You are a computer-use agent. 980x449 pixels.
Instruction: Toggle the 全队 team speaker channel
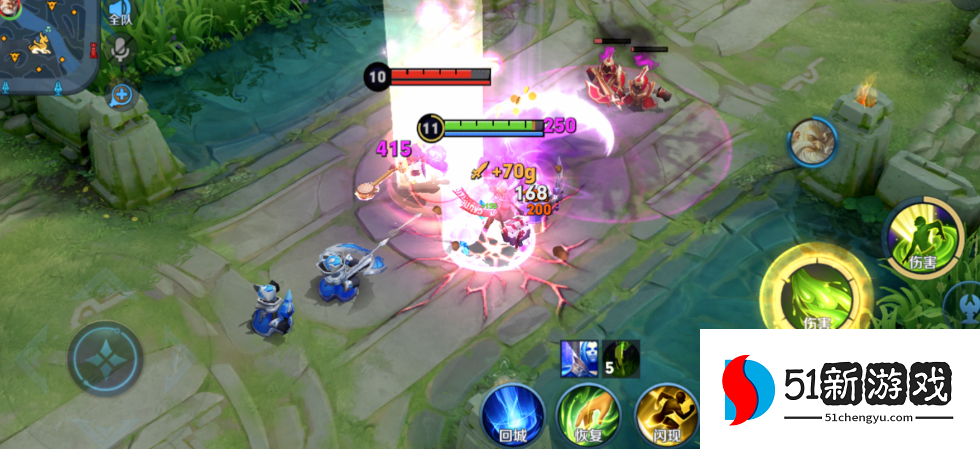120,13
